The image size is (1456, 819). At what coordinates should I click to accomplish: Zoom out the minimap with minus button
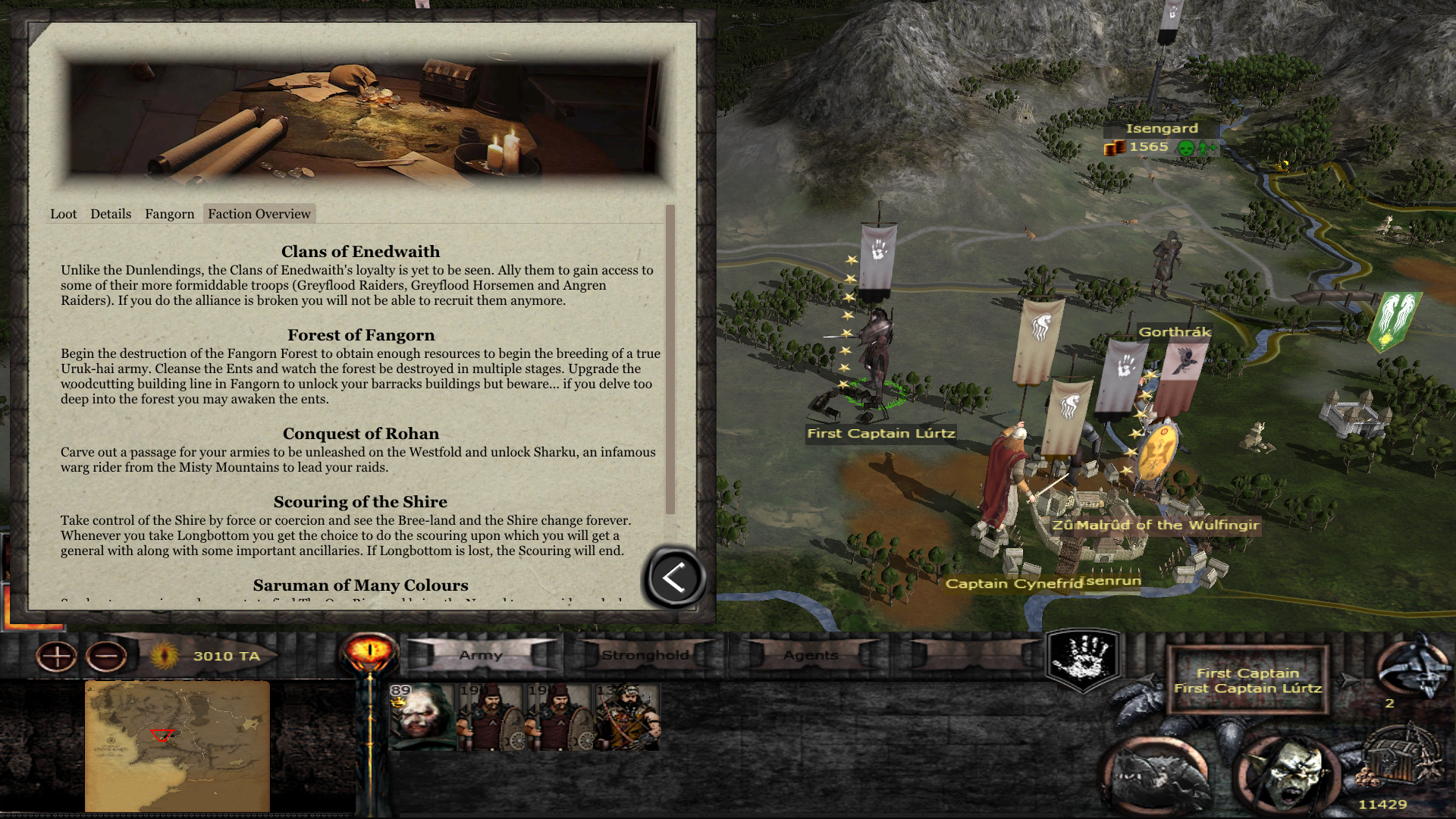point(107,656)
